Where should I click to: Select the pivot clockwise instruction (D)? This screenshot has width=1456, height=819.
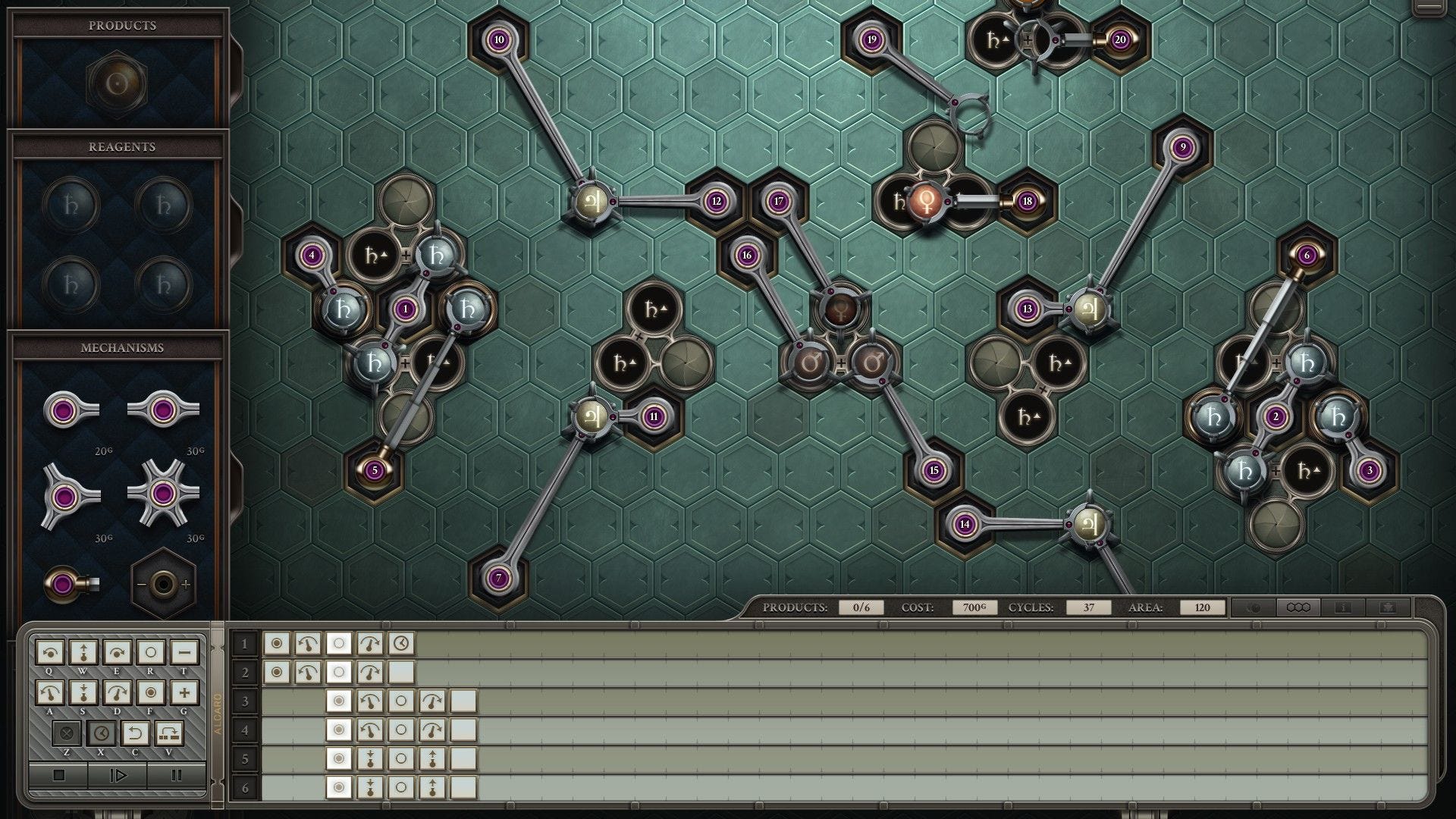click(x=117, y=692)
